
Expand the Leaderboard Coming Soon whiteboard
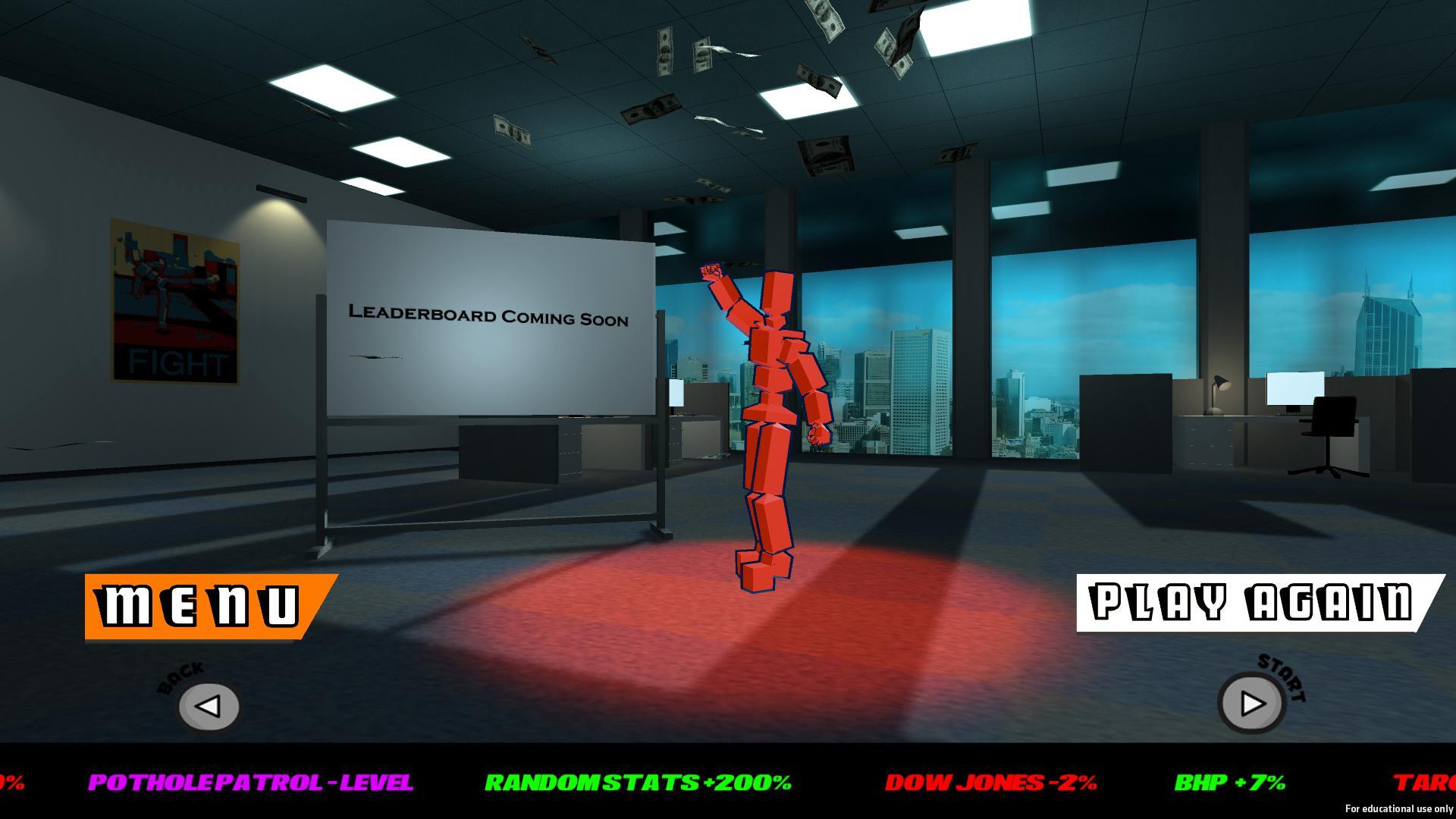(489, 318)
